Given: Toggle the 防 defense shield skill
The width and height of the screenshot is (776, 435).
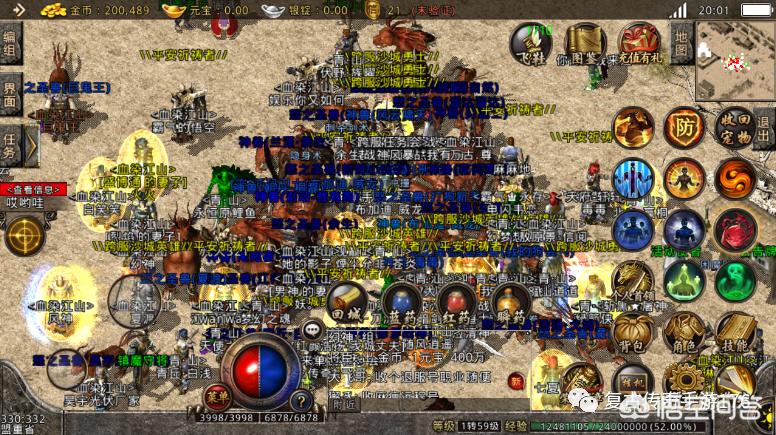Looking at the screenshot, I should point(684,128).
